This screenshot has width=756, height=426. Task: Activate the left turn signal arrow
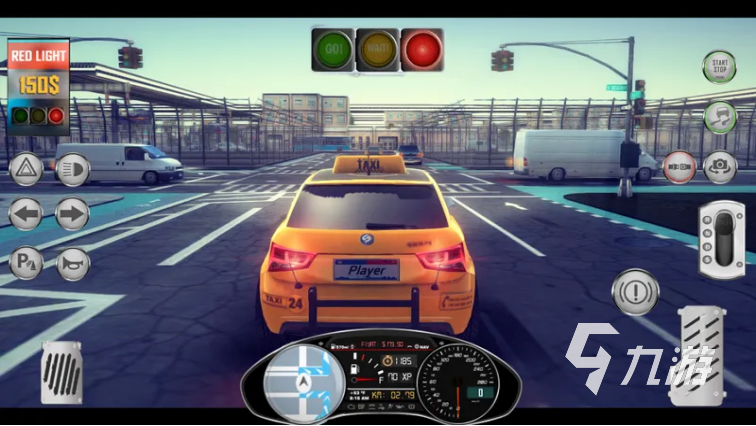click(x=26, y=213)
